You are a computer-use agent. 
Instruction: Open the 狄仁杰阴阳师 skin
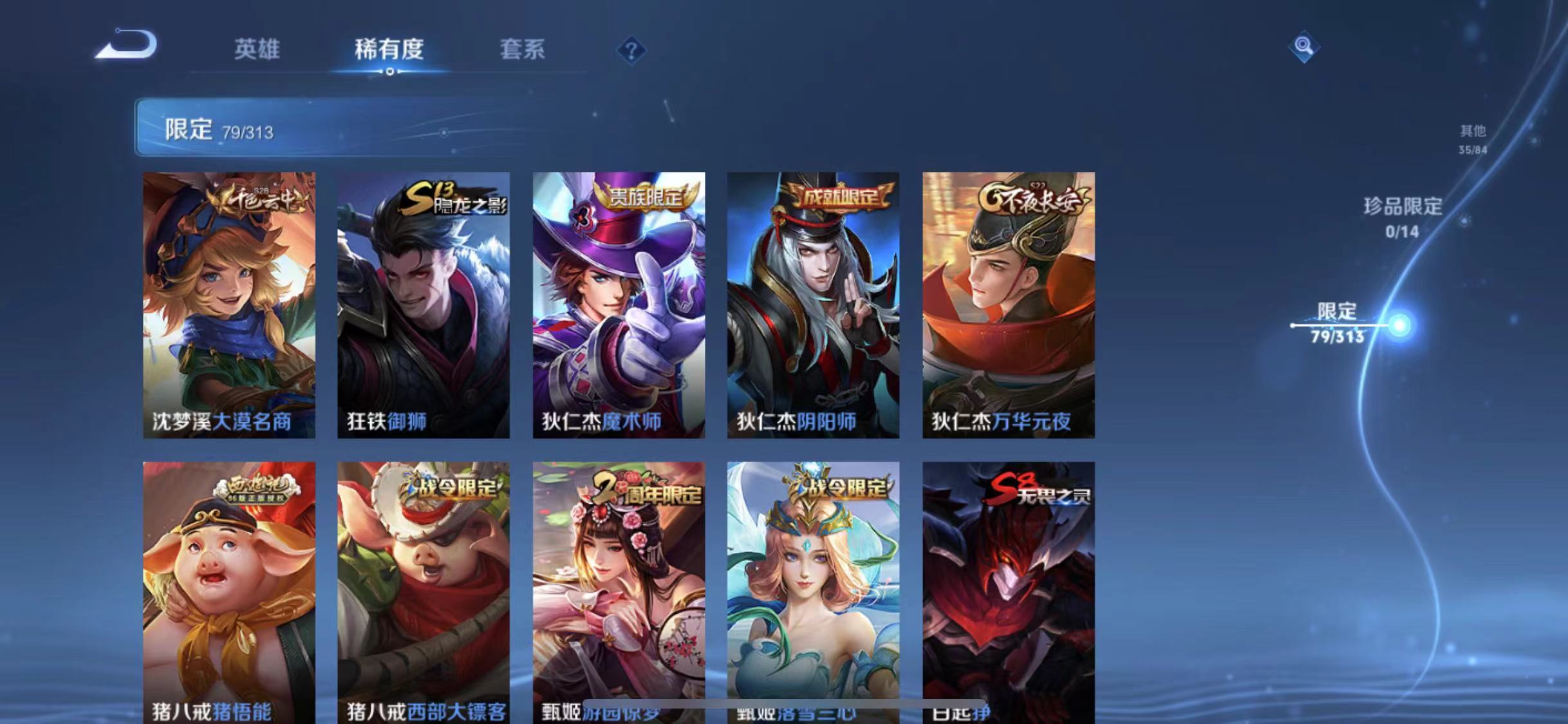[x=814, y=302]
